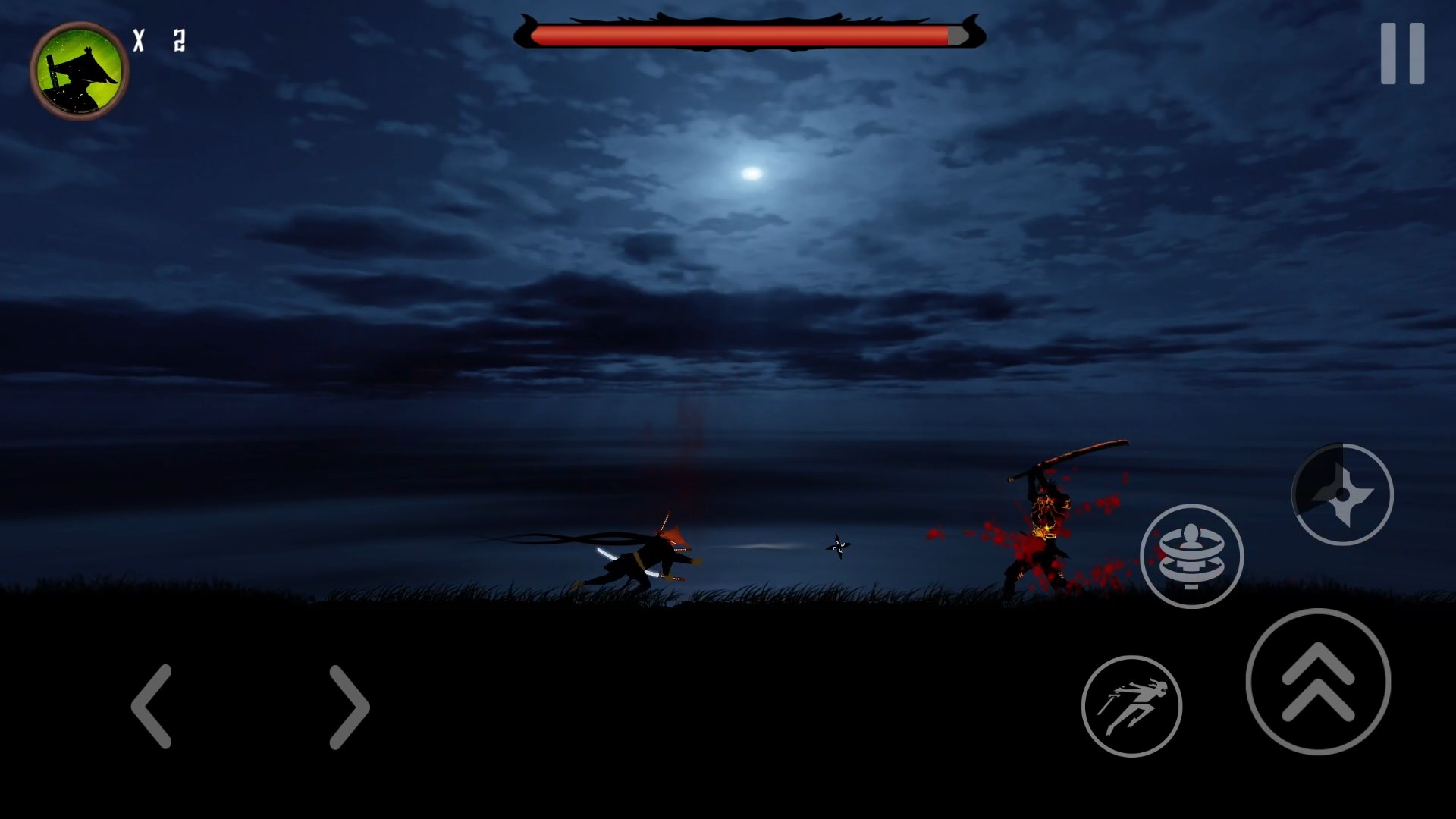The width and height of the screenshot is (1456, 819).
Task: Activate the spinning-top attack ability
Action: pyautogui.click(x=1193, y=556)
